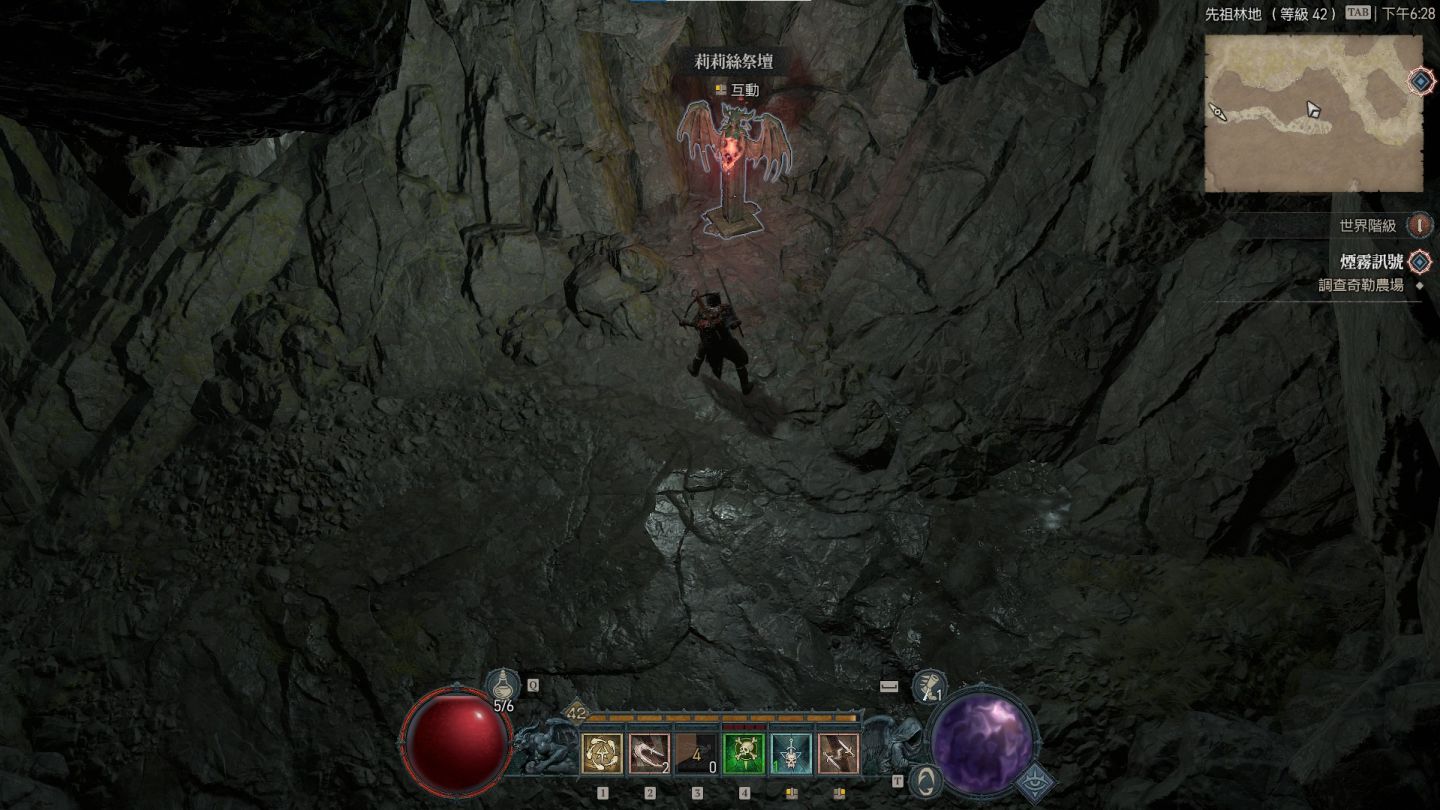Use the healing potion icon
Screen dimensions: 1440x810
pos(502,687)
